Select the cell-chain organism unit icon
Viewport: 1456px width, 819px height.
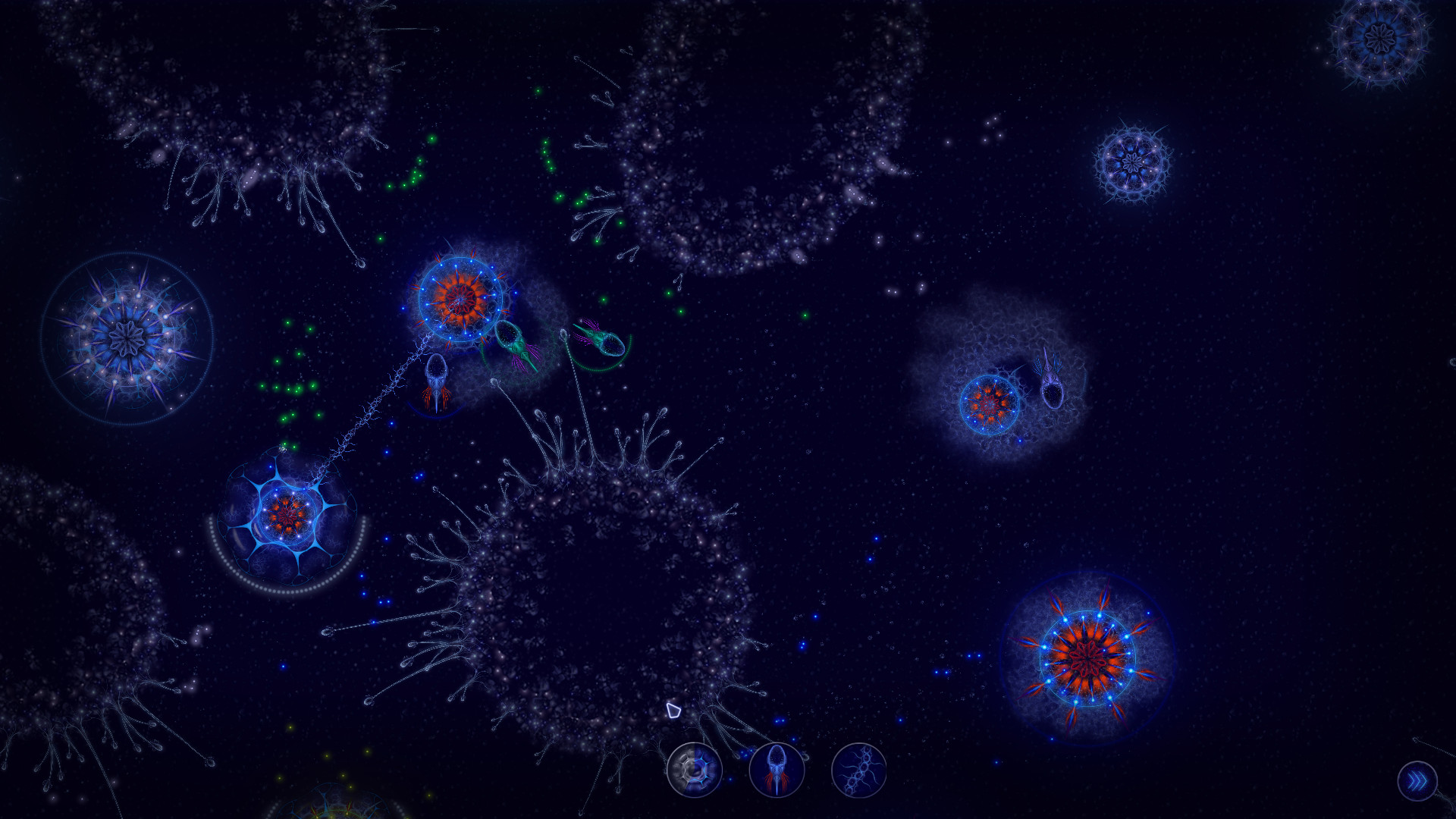(859, 770)
